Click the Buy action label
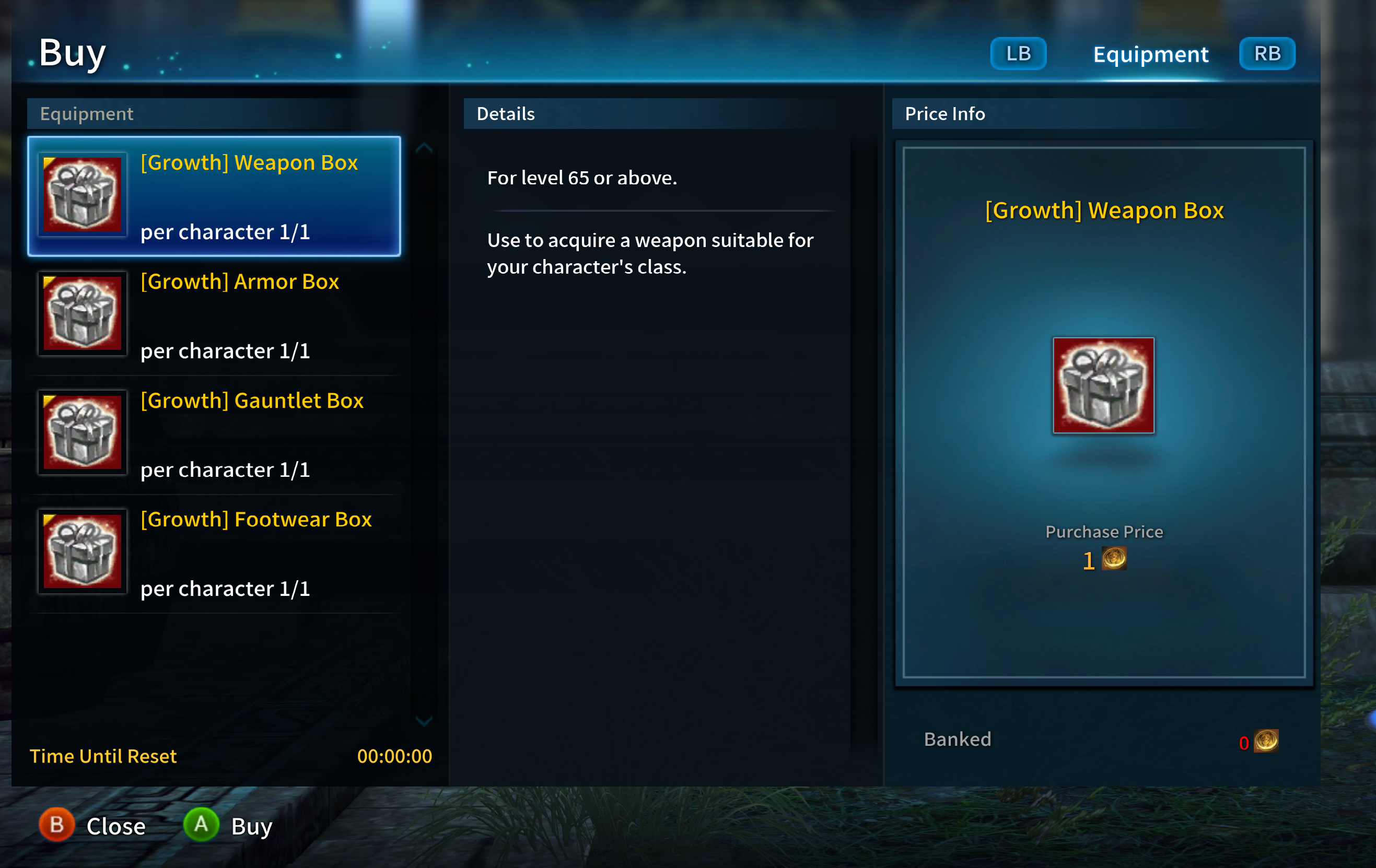1376x868 pixels. tap(251, 825)
